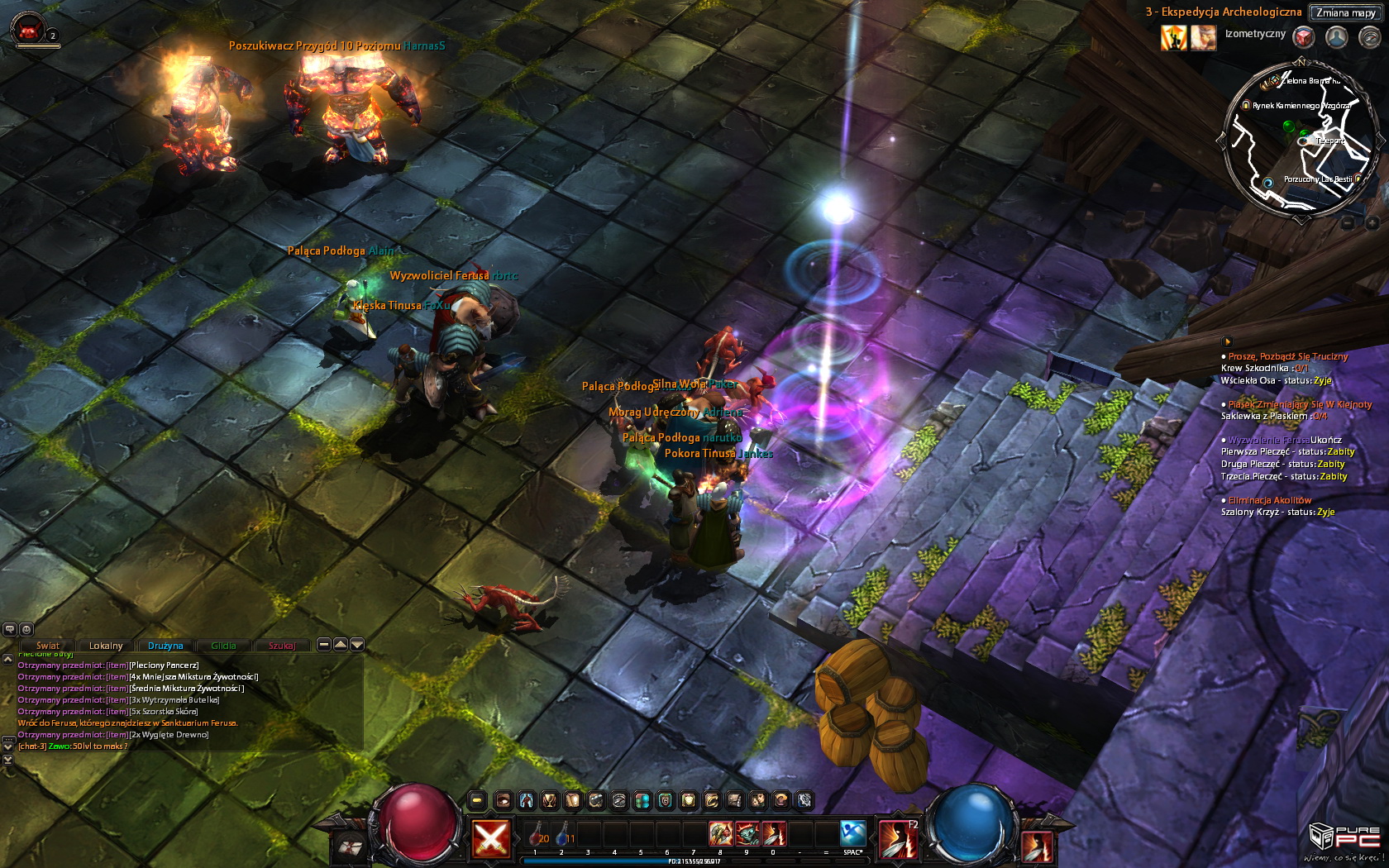Activate the green goblin face skill
The width and height of the screenshot is (1389, 868).
point(747,834)
